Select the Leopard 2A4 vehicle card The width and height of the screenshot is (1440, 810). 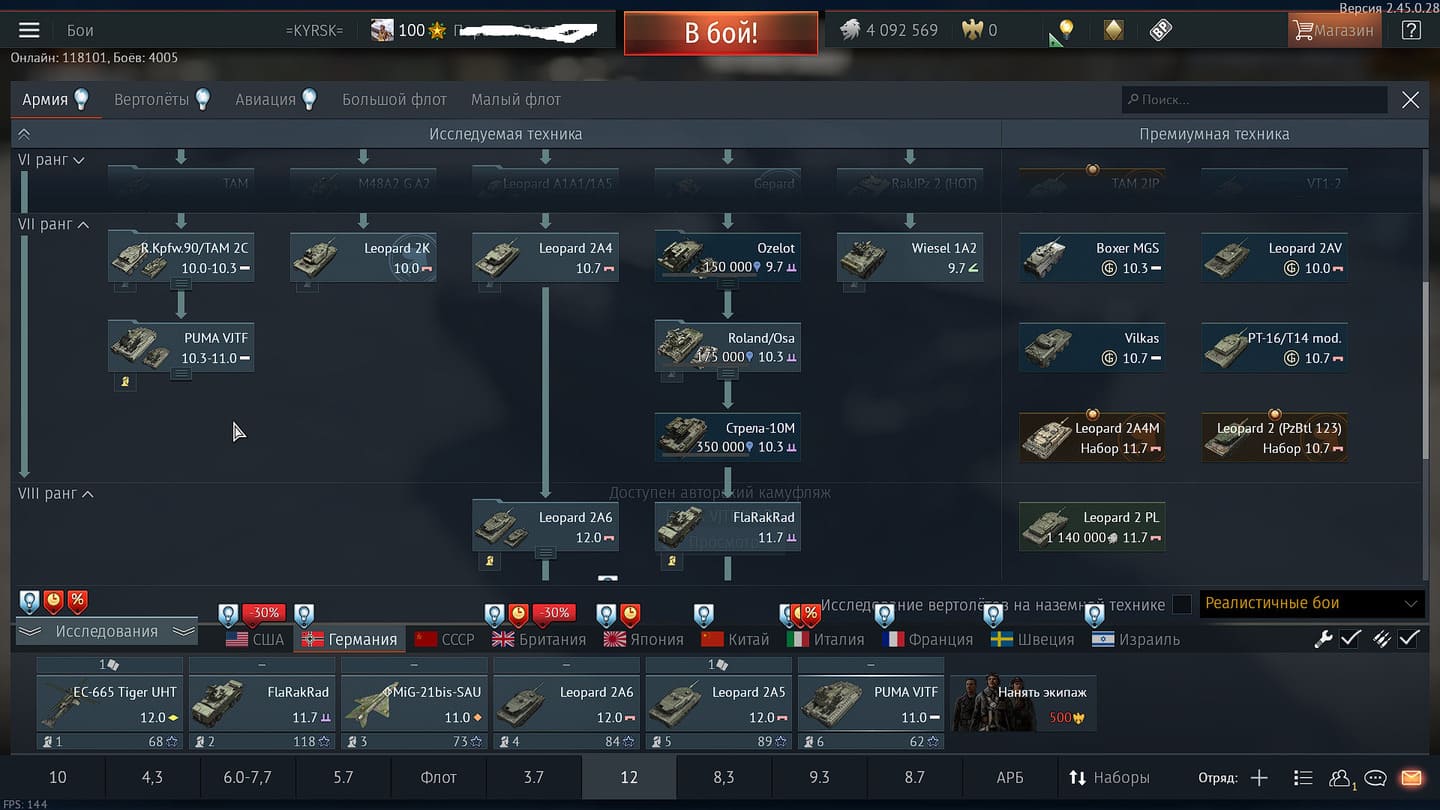pos(545,258)
